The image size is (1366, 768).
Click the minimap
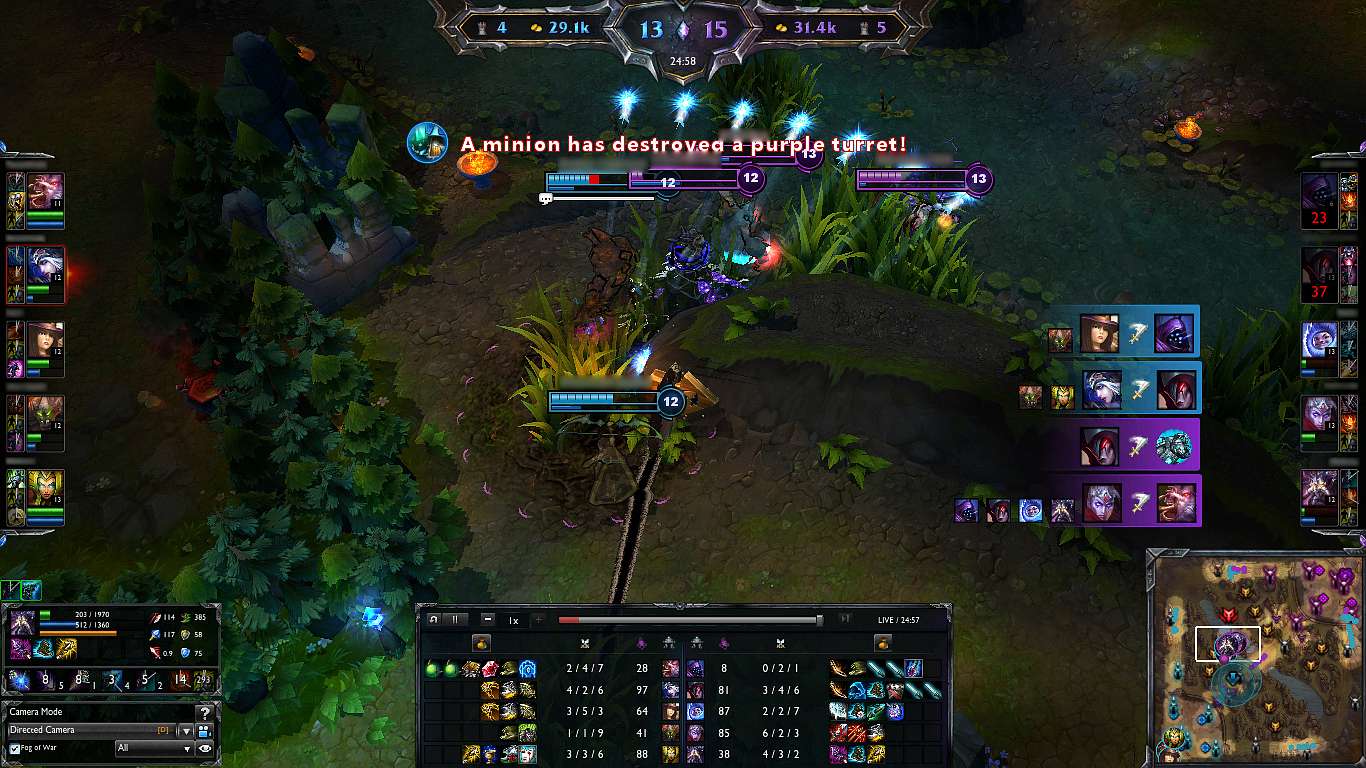1254,656
